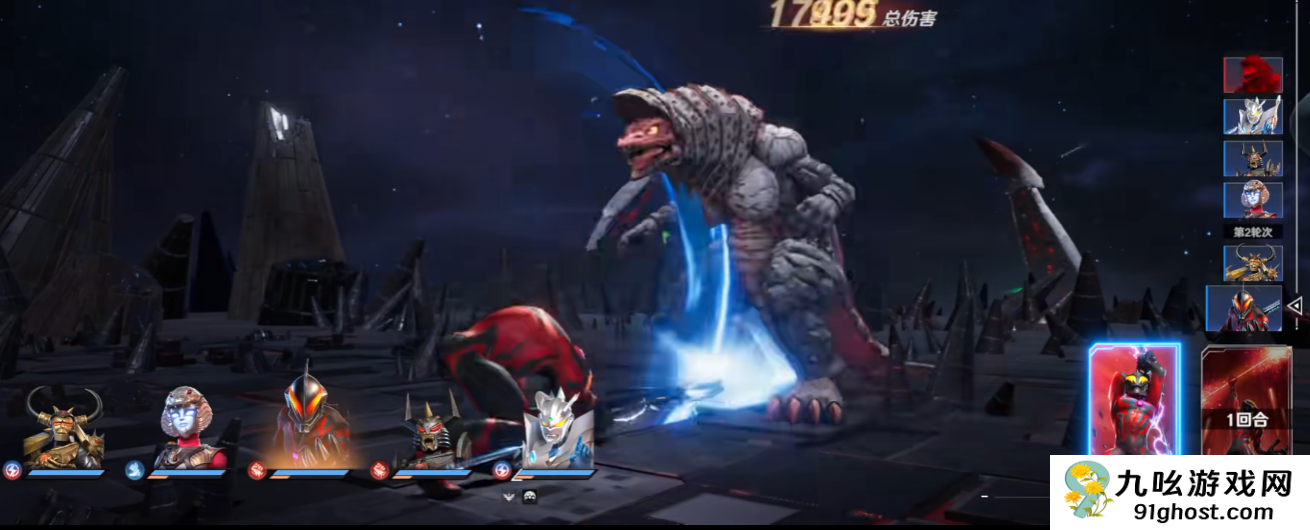Pick the silver and blue Ultraman portrait

[x=555, y=430]
